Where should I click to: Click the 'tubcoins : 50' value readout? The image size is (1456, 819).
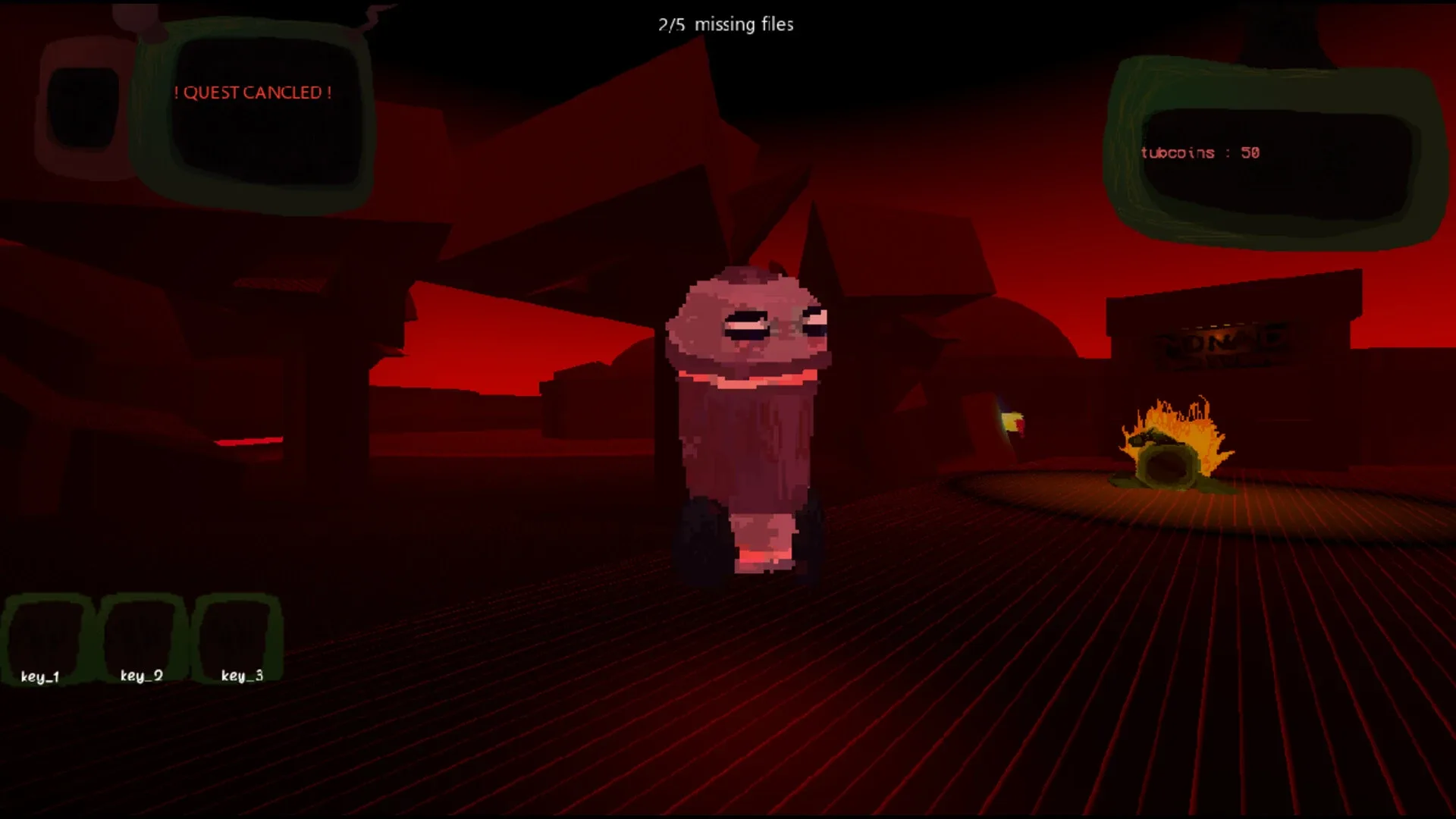pyautogui.click(x=1198, y=152)
